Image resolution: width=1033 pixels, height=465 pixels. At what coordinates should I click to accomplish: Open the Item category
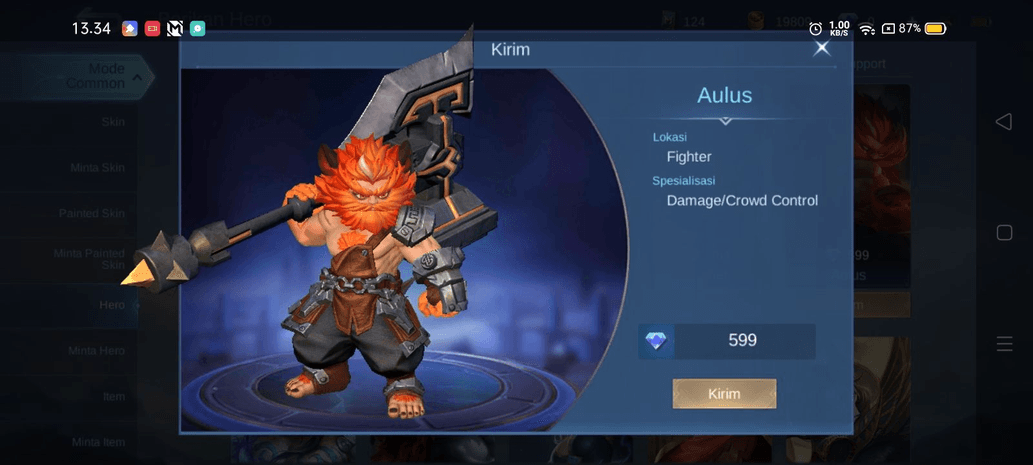[113, 396]
